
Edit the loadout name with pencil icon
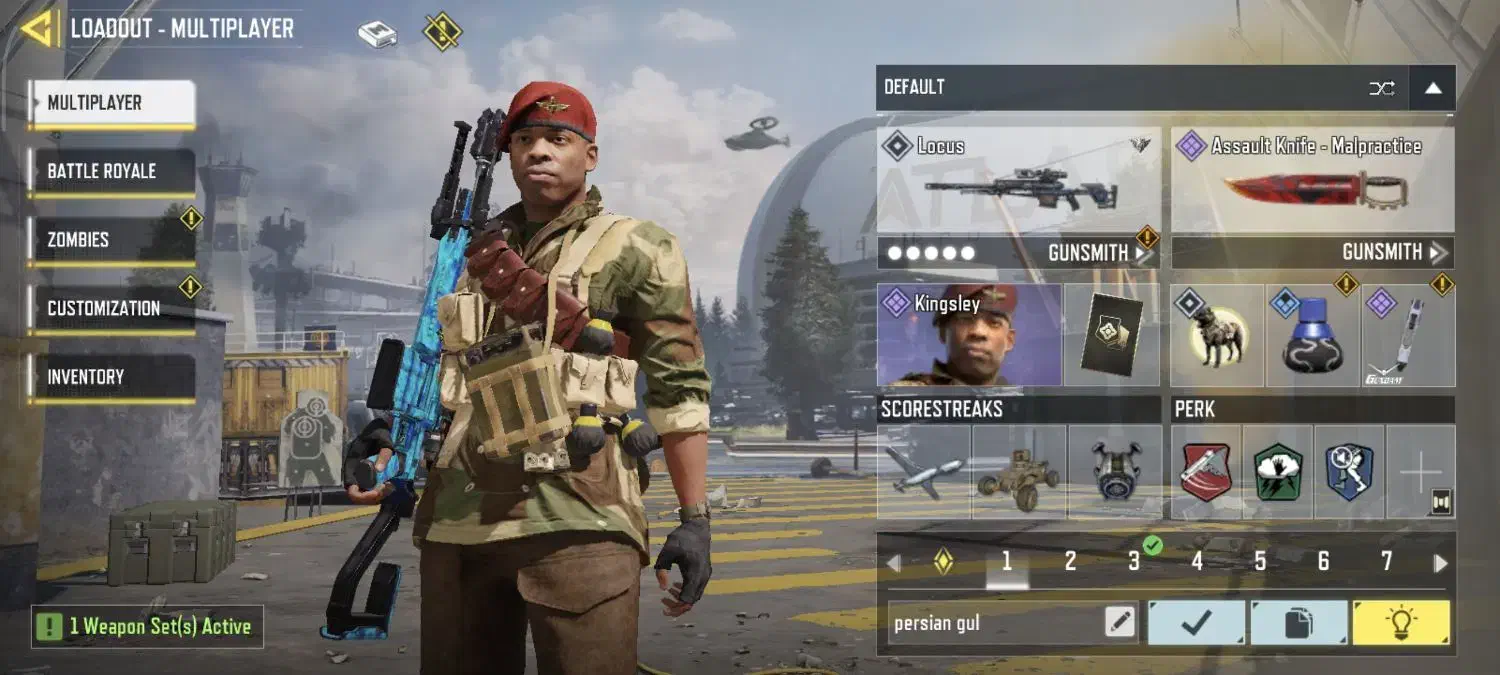tap(1120, 623)
